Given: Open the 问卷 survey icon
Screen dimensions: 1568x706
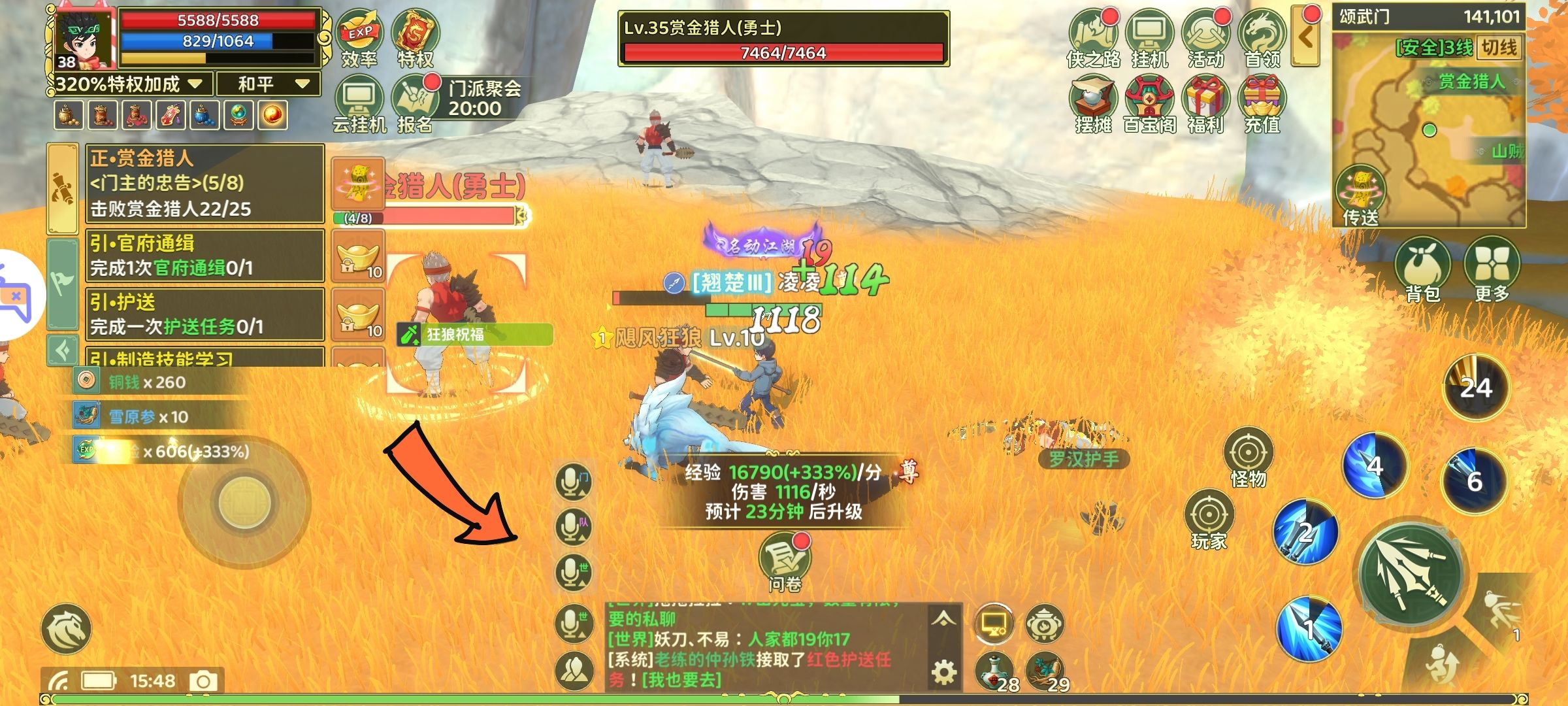Looking at the screenshot, I should (784, 561).
